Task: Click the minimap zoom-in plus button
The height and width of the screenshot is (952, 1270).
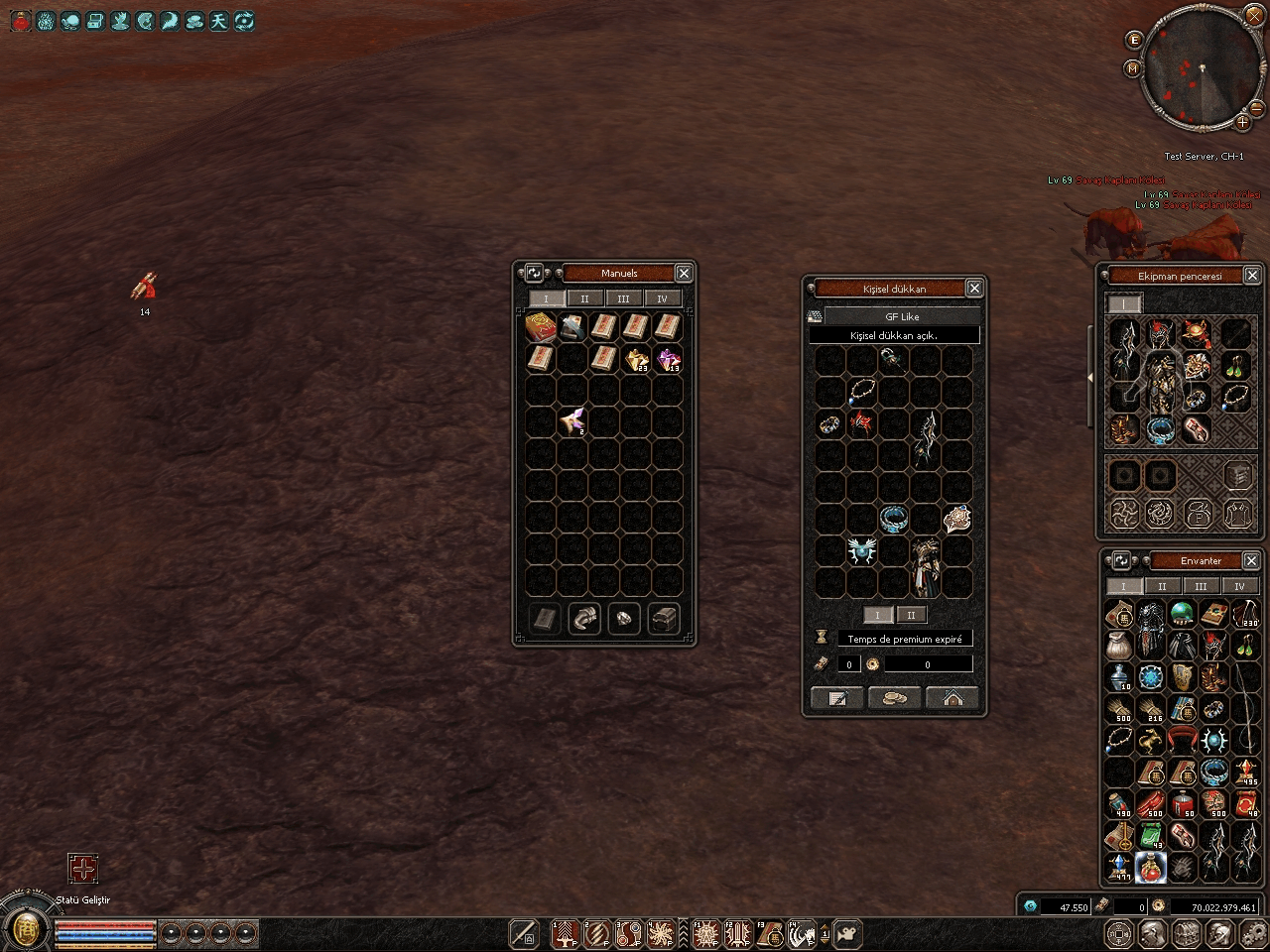Action: coord(1243,123)
